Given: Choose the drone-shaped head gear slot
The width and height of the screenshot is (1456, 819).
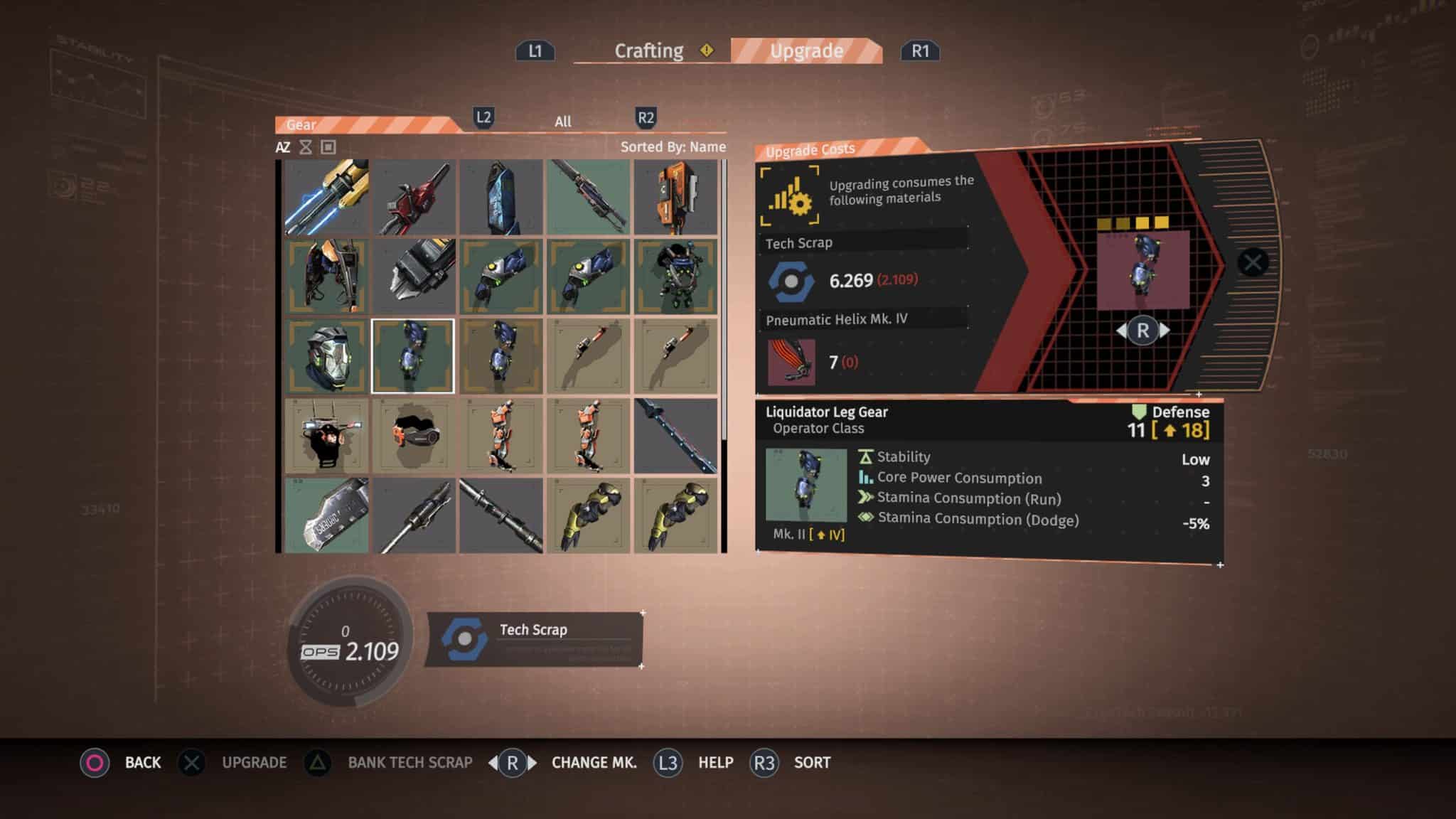Looking at the screenshot, I should click(x=327, y=436).
